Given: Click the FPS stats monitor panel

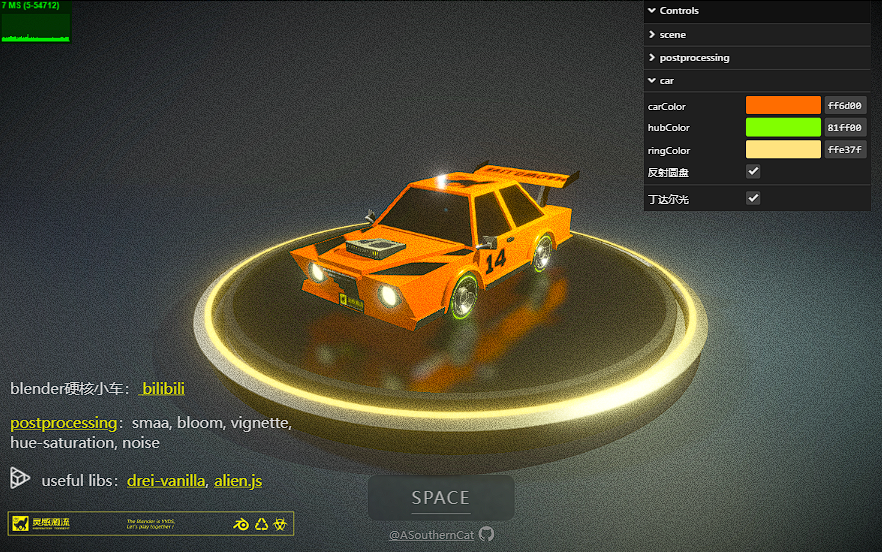Looking at the screenshot, I should coord(36,22).
